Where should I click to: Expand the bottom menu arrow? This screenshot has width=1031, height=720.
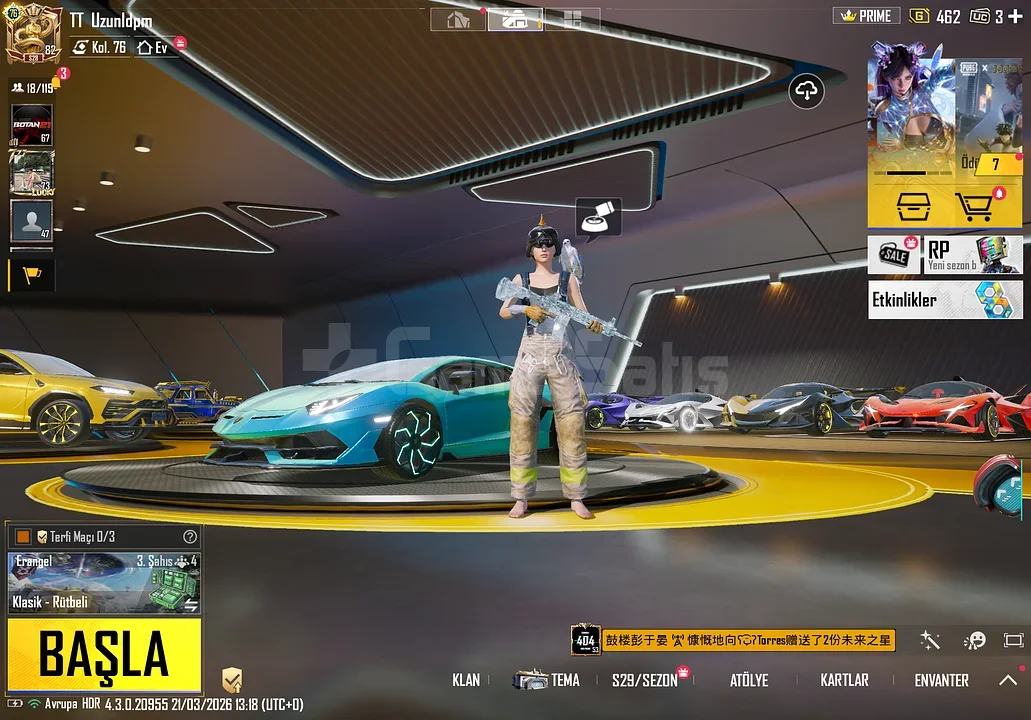[1008, 680]
